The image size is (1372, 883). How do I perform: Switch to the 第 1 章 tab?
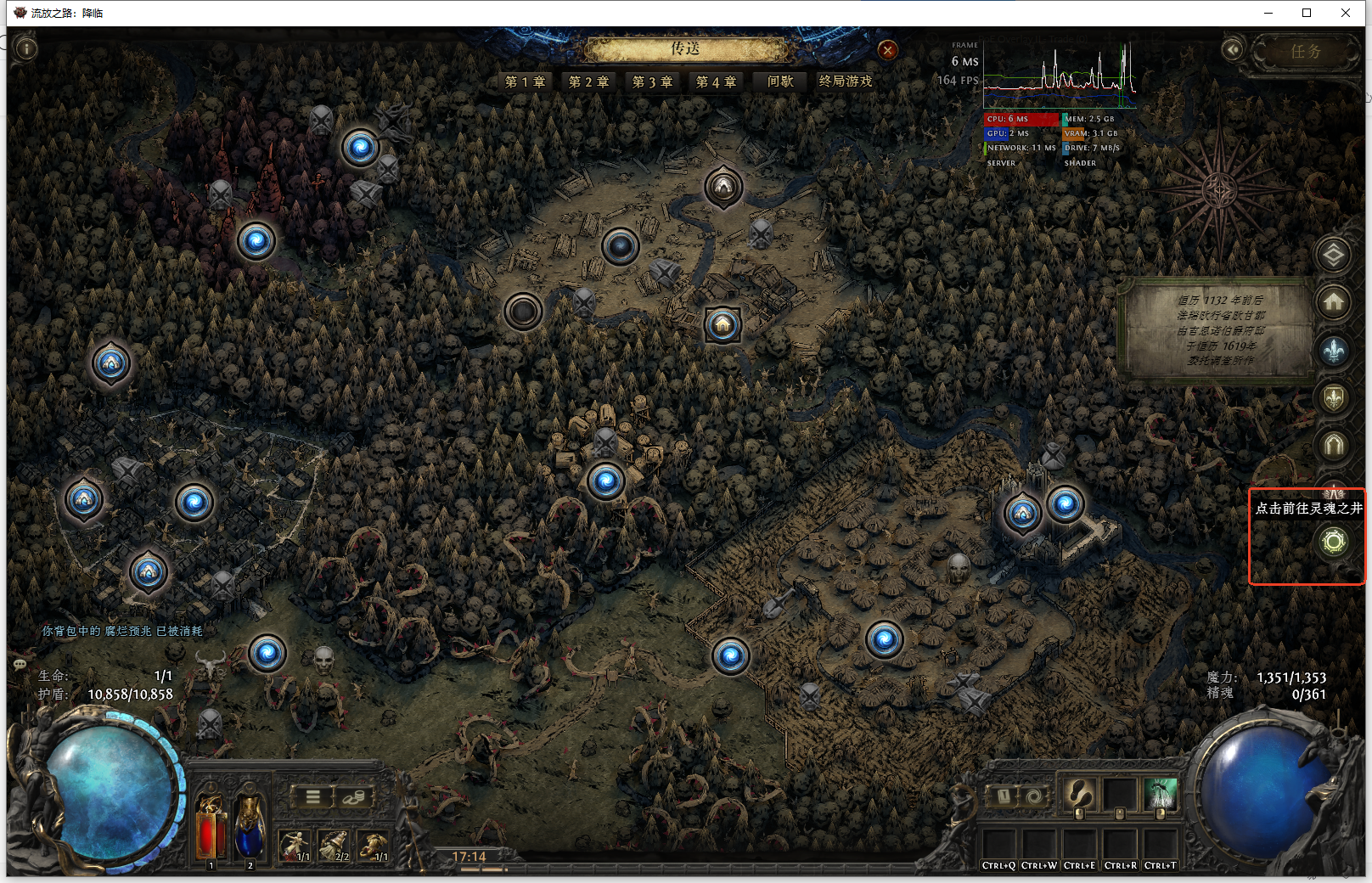tap(525, 82)
